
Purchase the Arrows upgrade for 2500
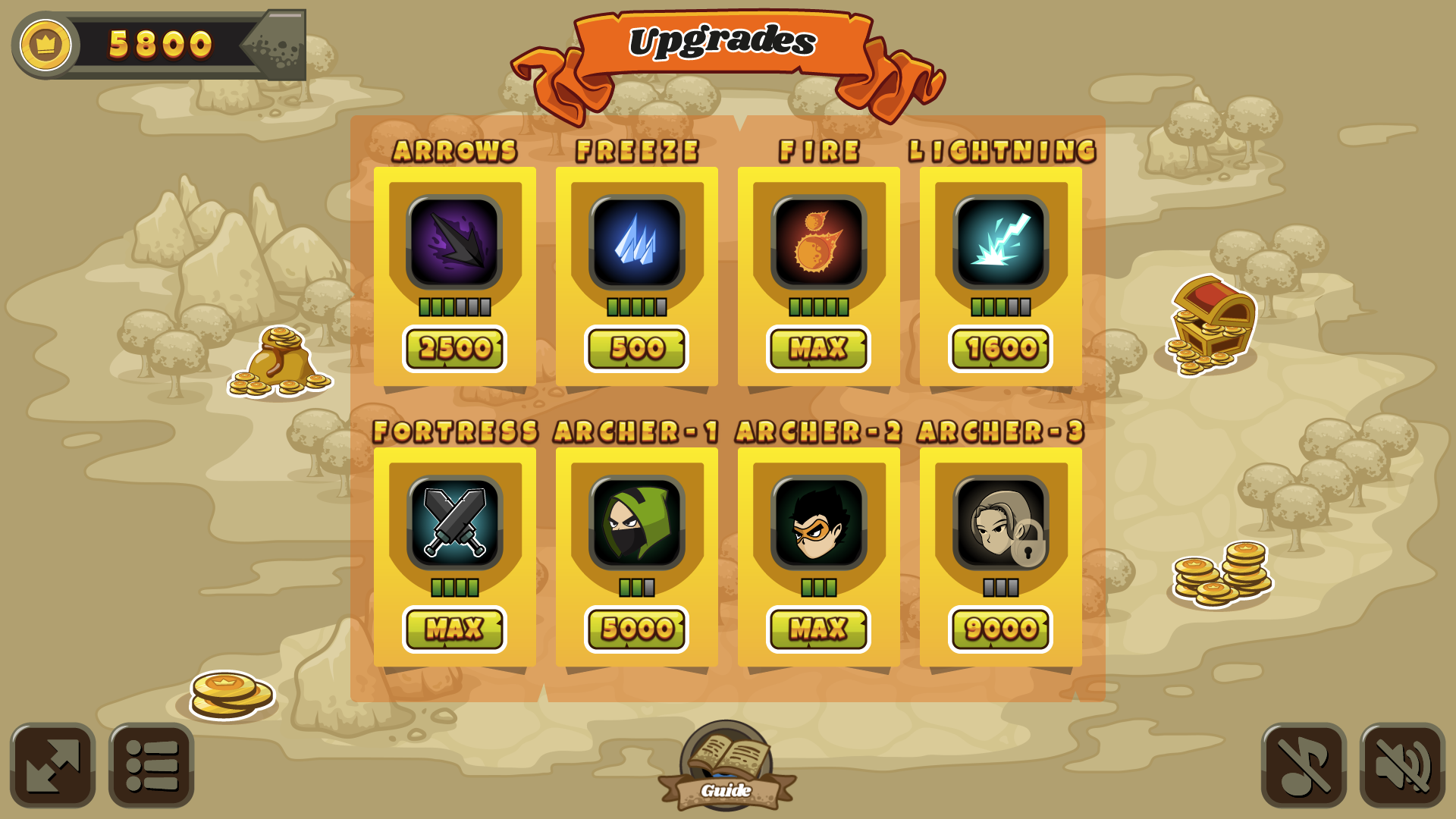pyautogui.click(x=455, y=349)
